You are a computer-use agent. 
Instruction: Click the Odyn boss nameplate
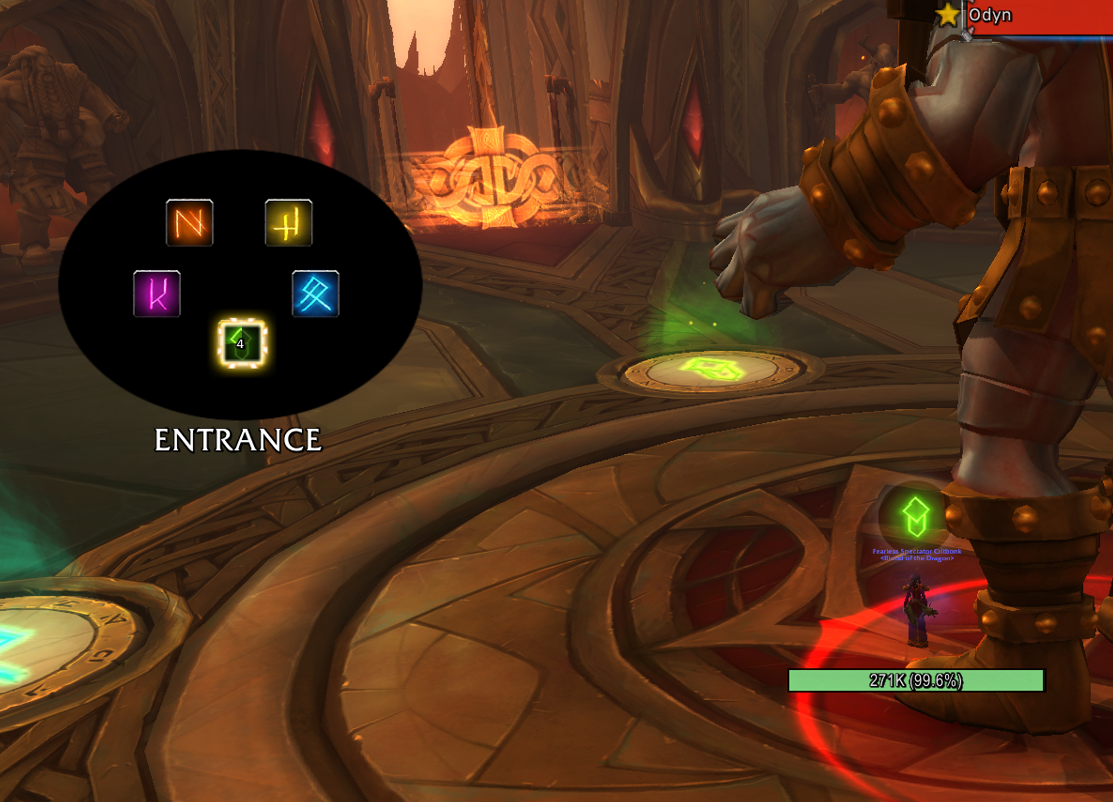pyautogui.click(x=1040, y=17)
